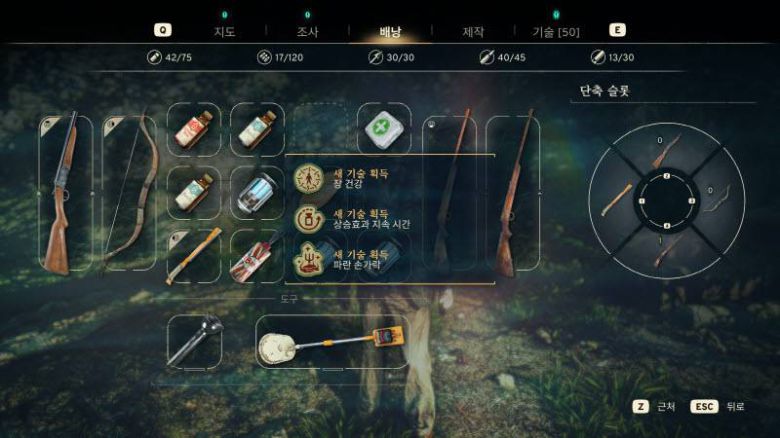Use the green cross first aid kit

coord(384,130)
